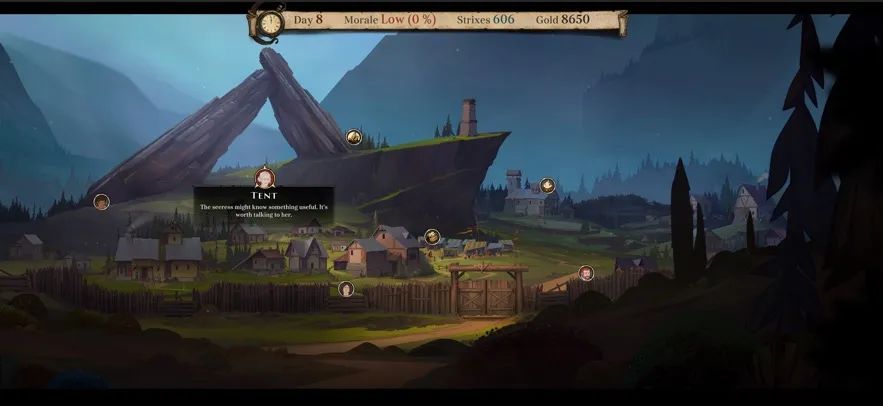Click the gold marker at the market stalls

click(432, 236)
